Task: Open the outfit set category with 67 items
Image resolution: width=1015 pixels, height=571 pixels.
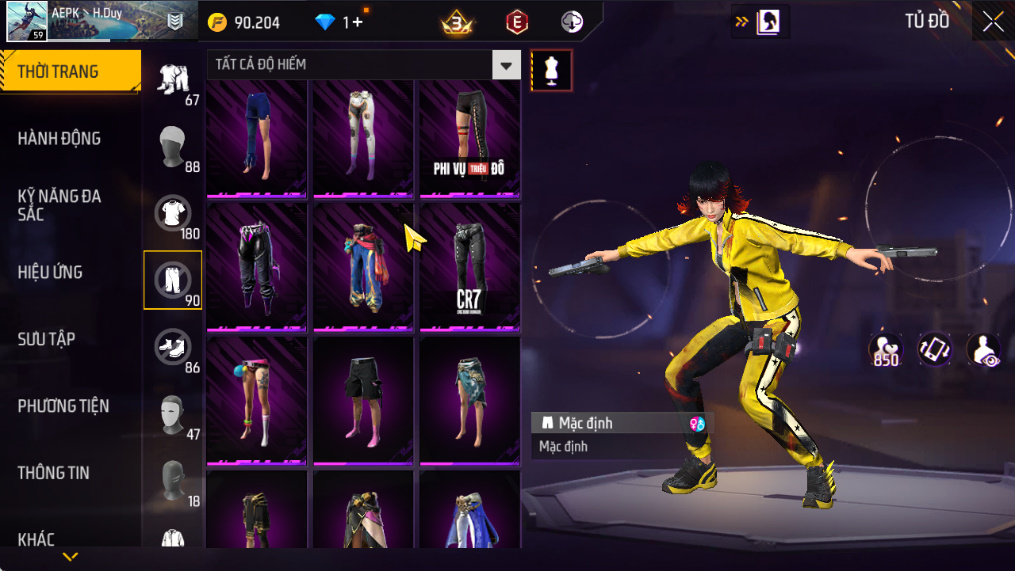Action: point(173,80)
